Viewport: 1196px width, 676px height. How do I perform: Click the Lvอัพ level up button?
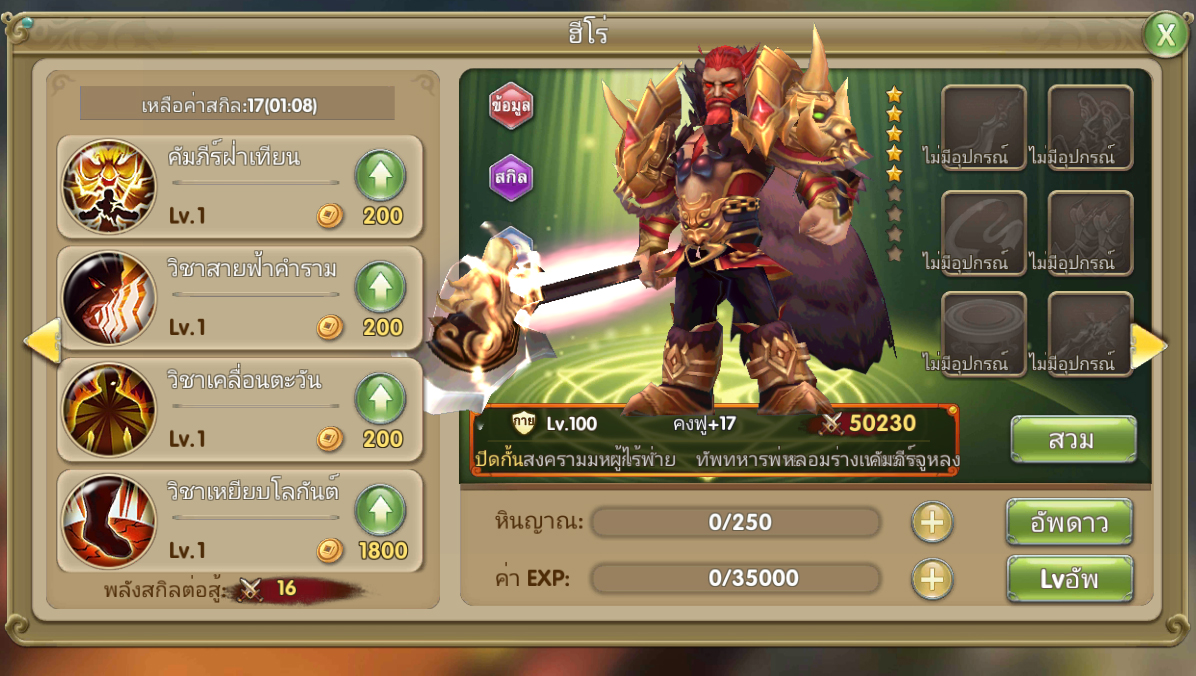pos(1069,579)
